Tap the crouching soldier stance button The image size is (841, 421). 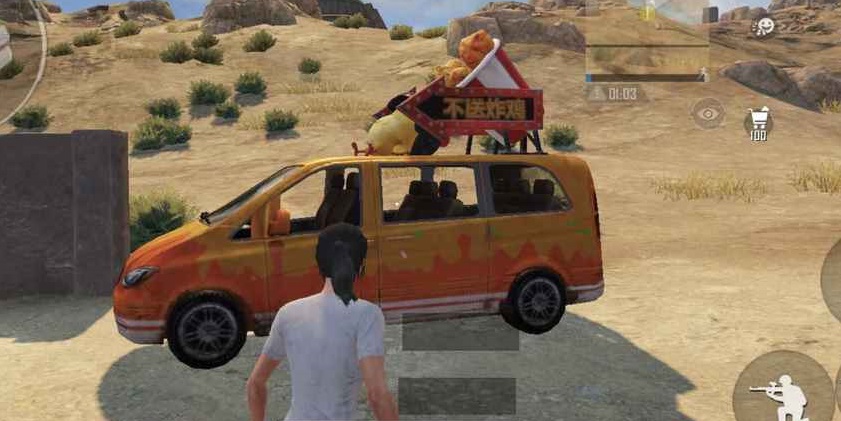pos(781,391)
